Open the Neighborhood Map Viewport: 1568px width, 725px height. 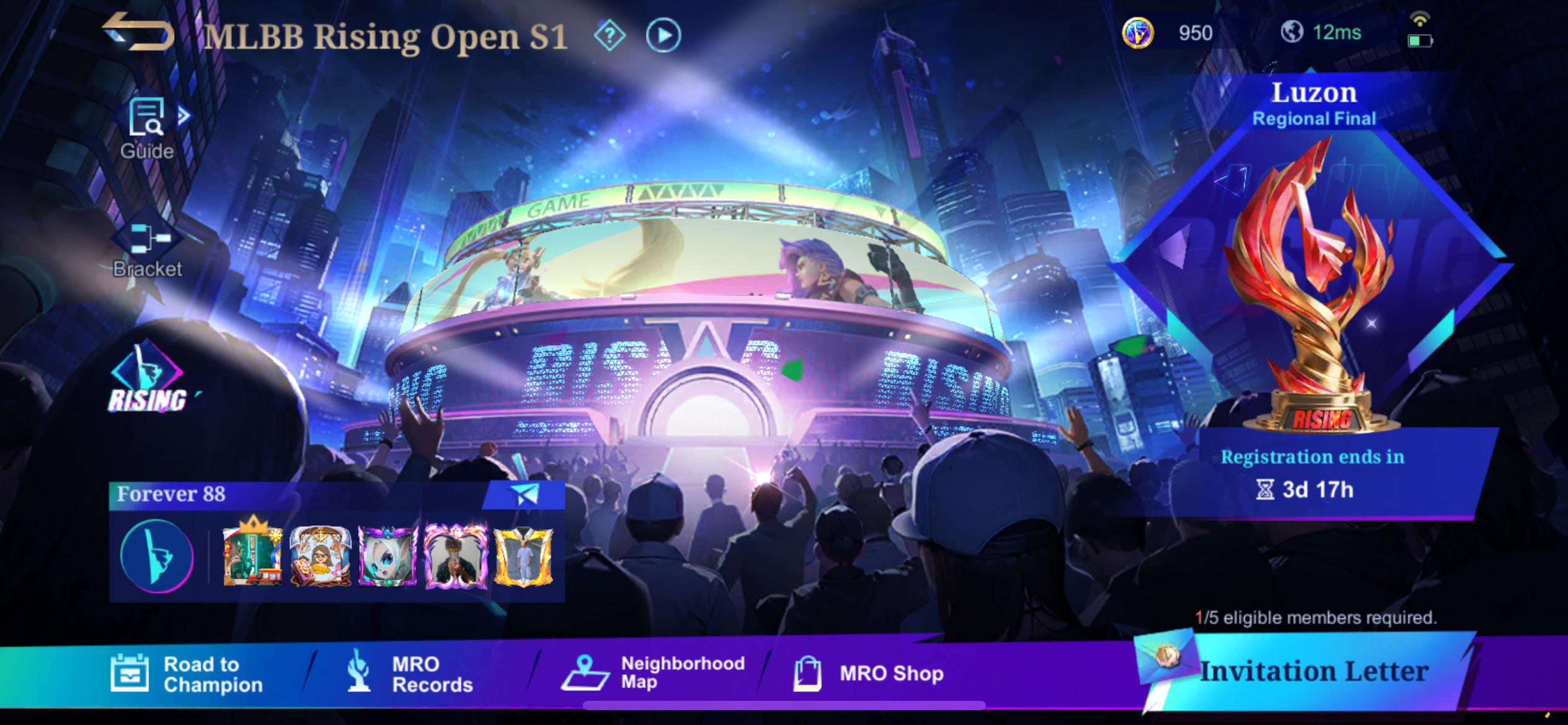pos(660,673)
